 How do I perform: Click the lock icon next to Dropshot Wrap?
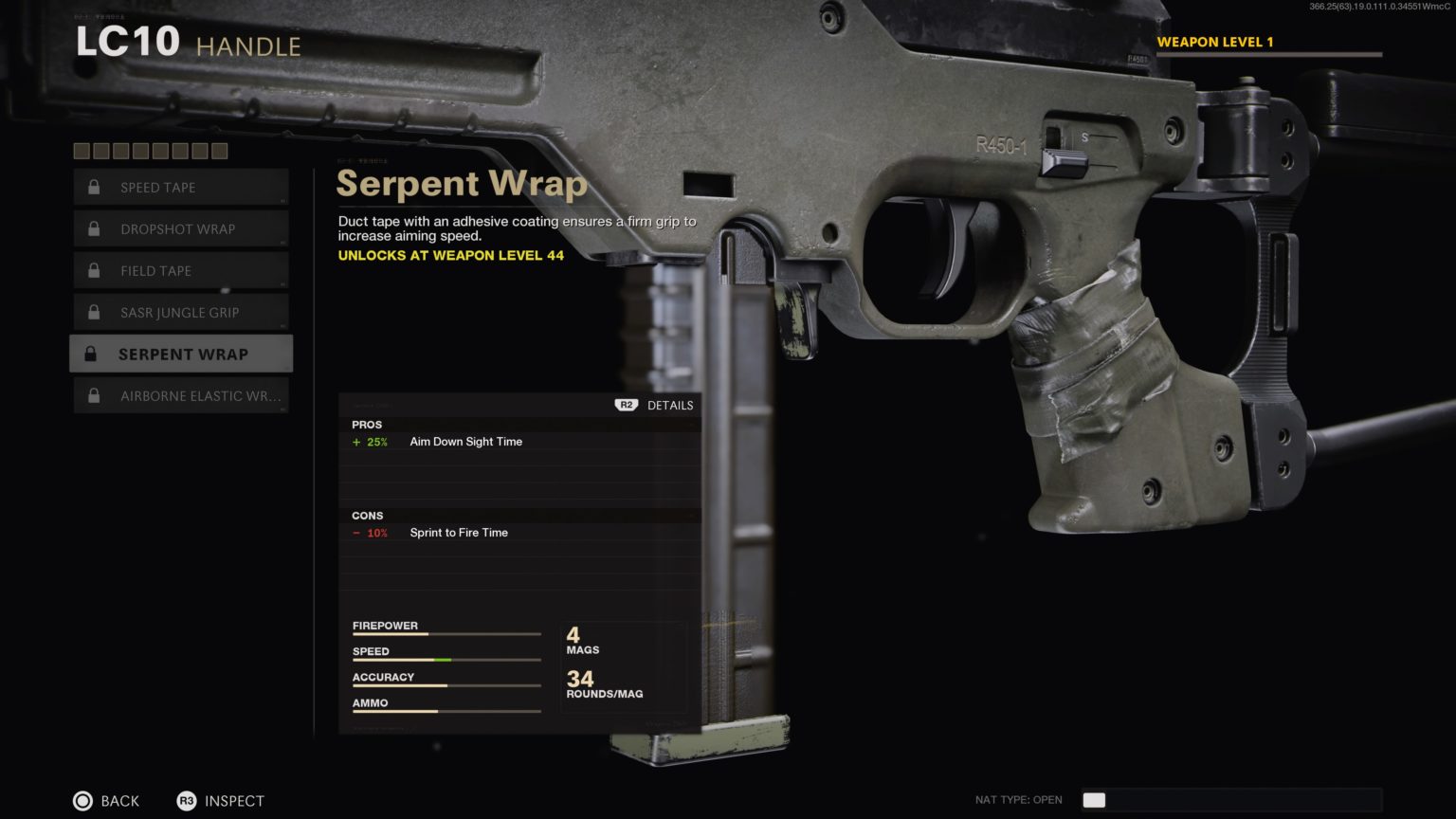(x=93, y=228)
